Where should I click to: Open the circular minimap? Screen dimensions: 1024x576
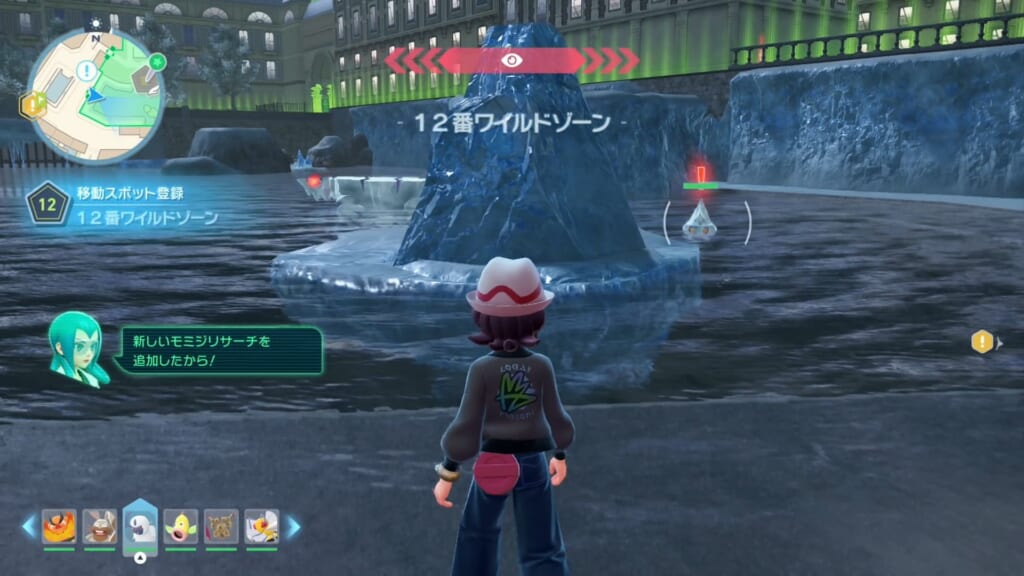[95, 95]
